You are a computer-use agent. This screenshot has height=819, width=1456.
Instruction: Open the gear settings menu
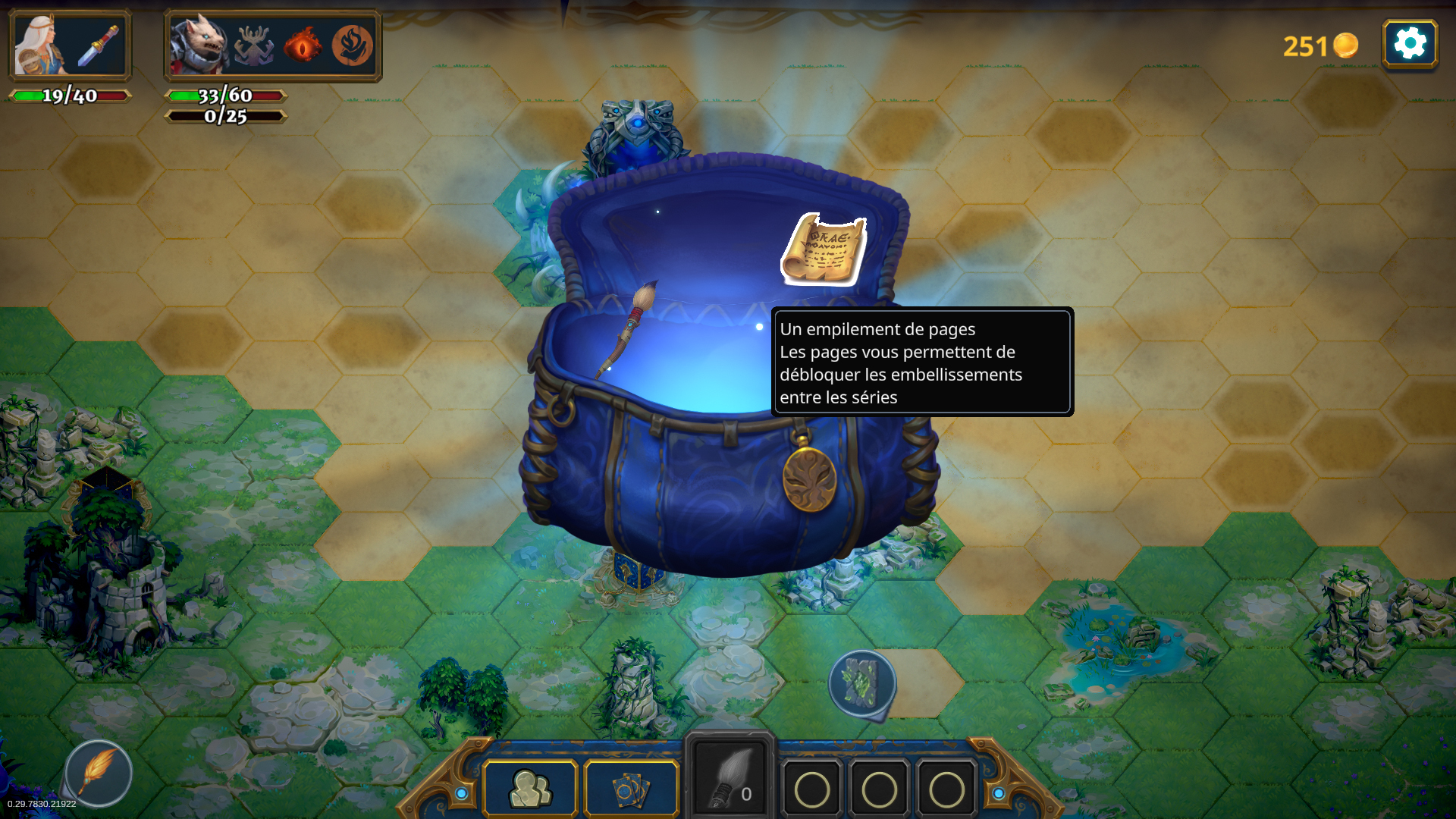[x=1410, y=44]
